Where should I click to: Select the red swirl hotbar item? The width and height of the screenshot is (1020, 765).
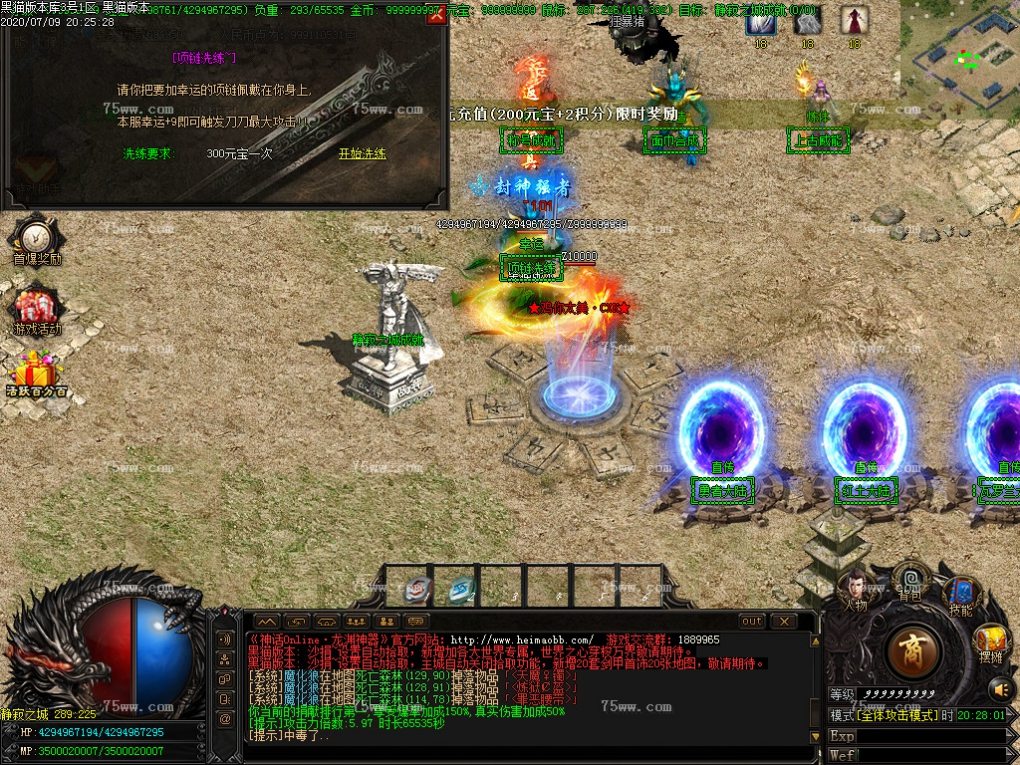pos(418,590)
